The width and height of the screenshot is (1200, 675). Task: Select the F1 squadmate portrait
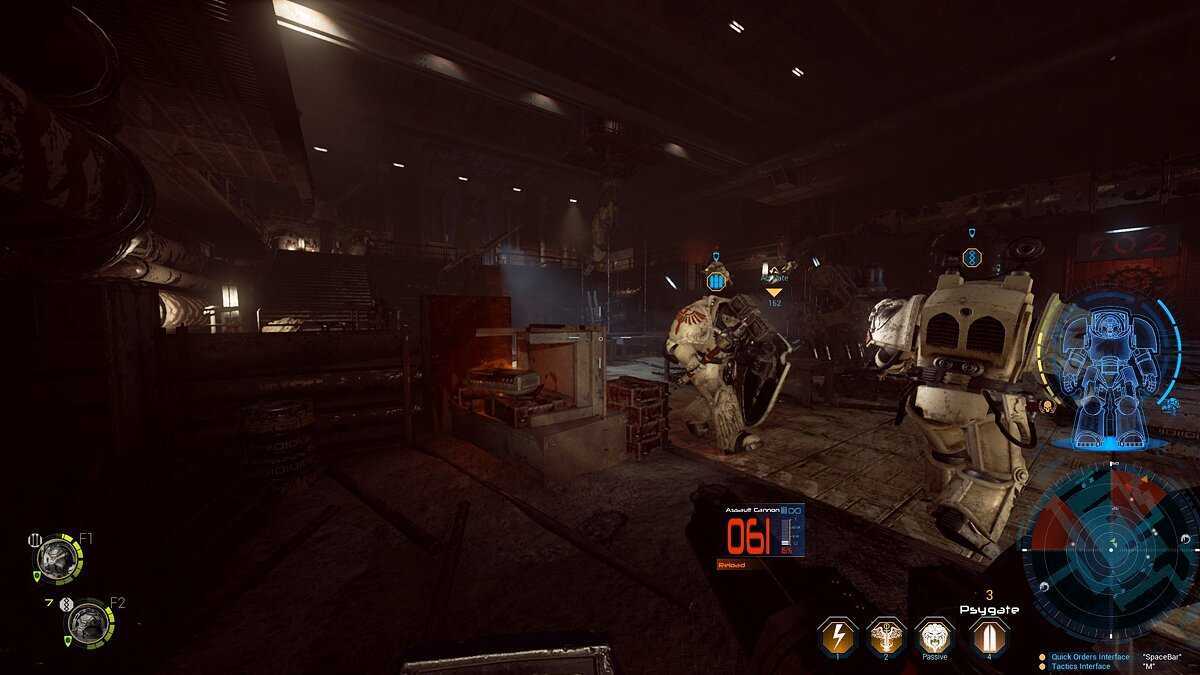(x=56, y=558)
